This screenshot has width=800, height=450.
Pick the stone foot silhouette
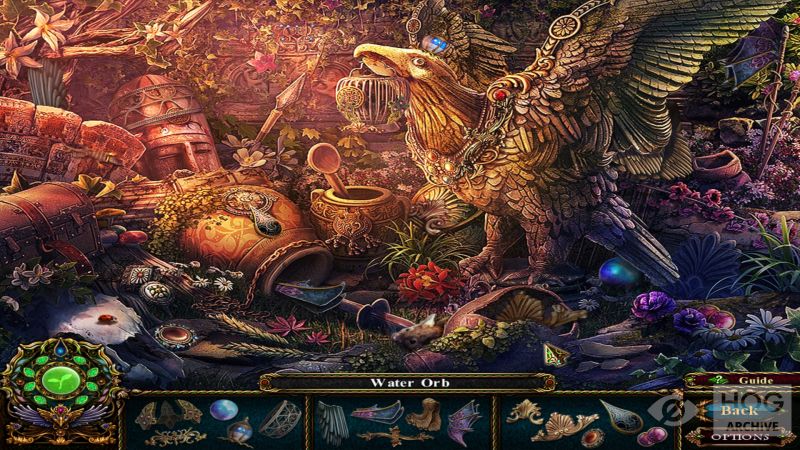pos(423,412)
